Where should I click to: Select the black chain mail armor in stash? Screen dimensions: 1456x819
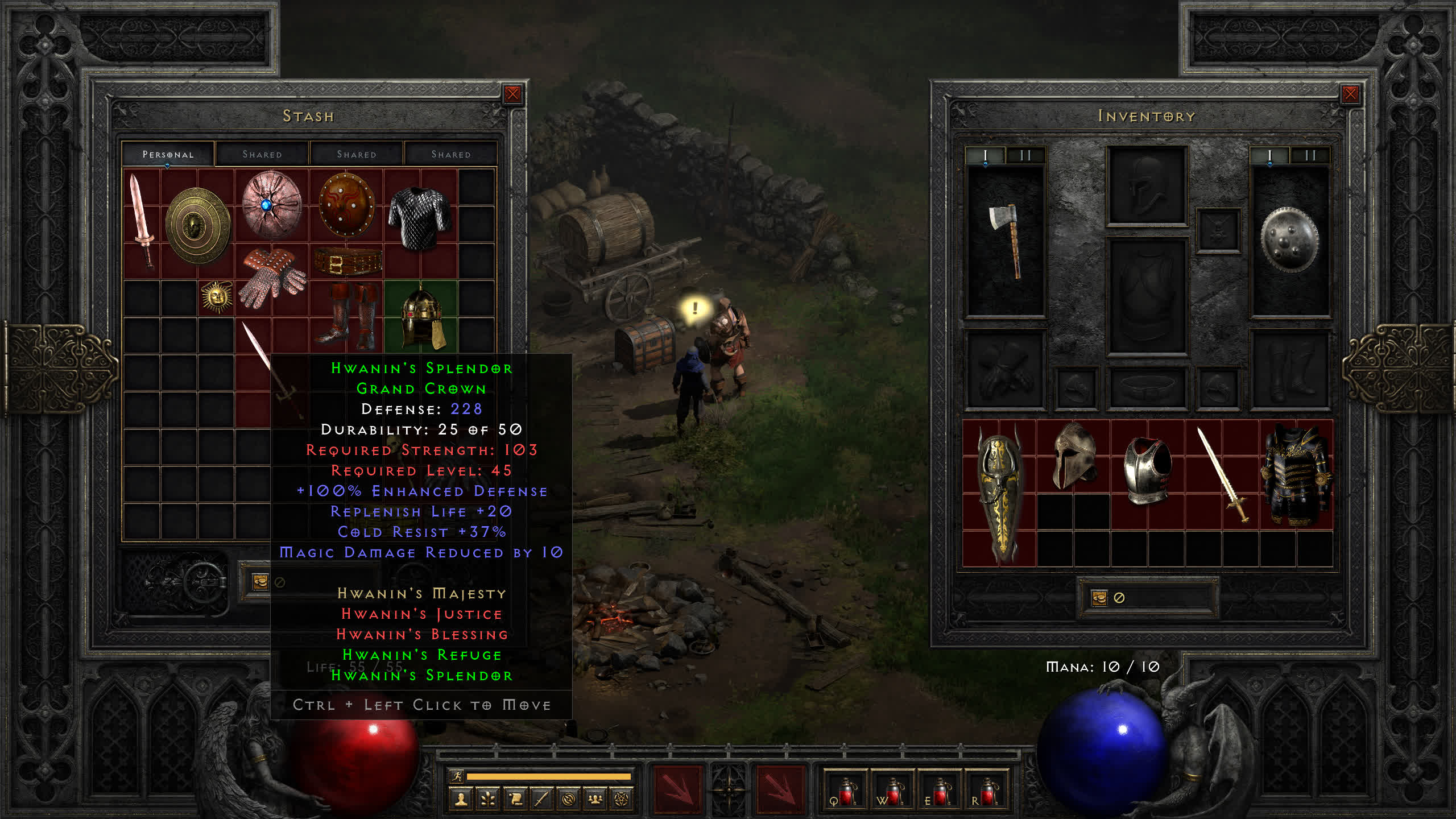click(x=420, y=218)
